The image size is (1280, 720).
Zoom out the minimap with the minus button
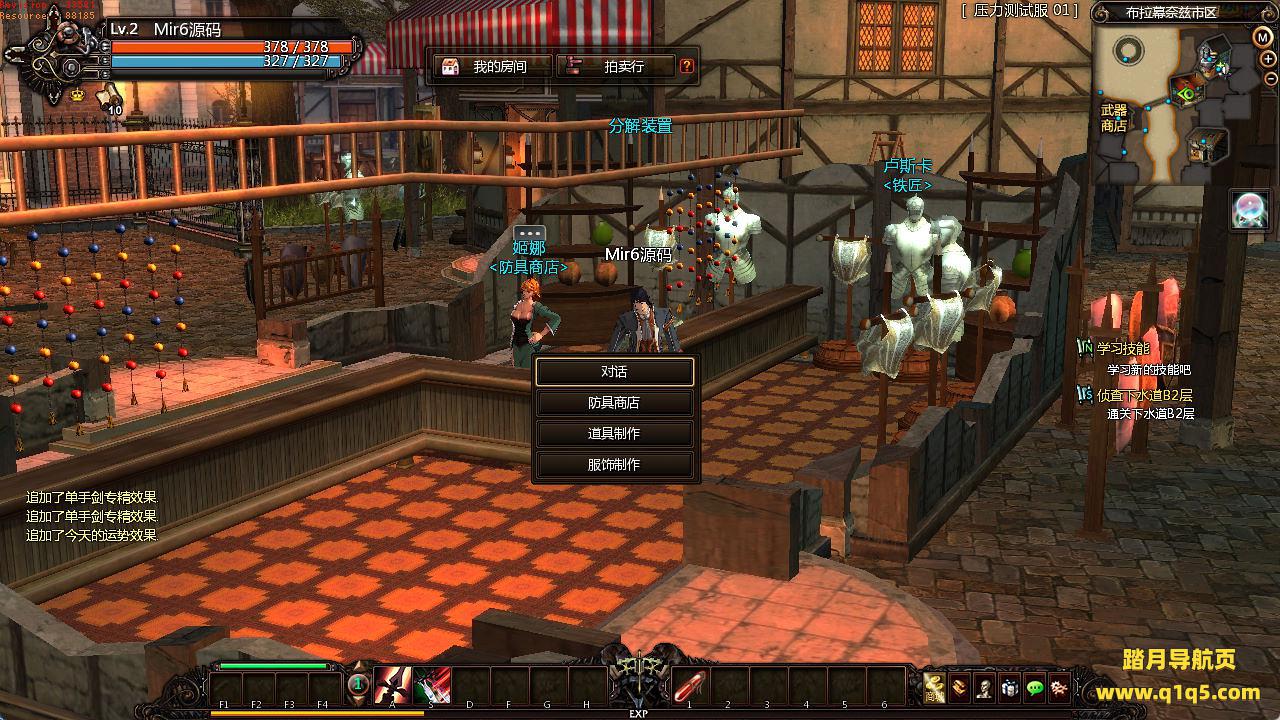pyautogui.click(x=1269, y=79)
